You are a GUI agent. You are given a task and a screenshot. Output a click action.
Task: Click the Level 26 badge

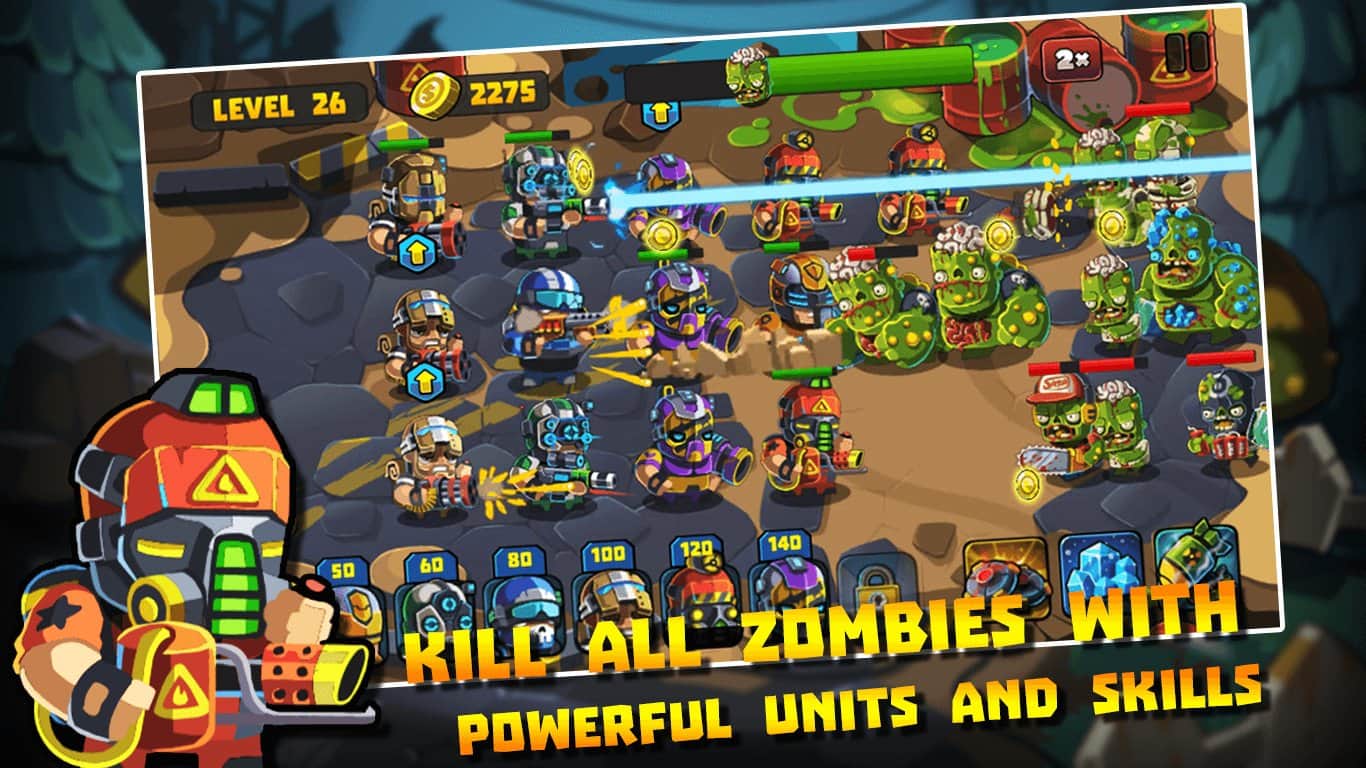pyautogui.click(x=280, y=105)
